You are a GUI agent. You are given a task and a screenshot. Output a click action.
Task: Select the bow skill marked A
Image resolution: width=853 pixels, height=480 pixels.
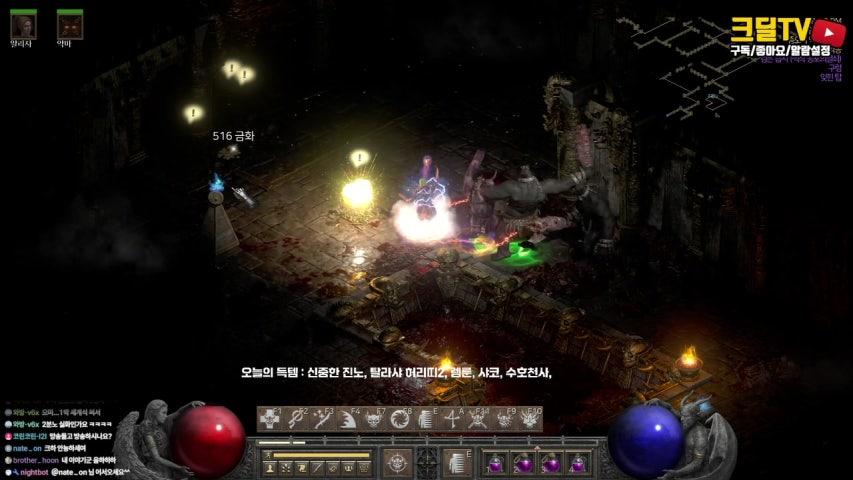(x=452, y=419)
